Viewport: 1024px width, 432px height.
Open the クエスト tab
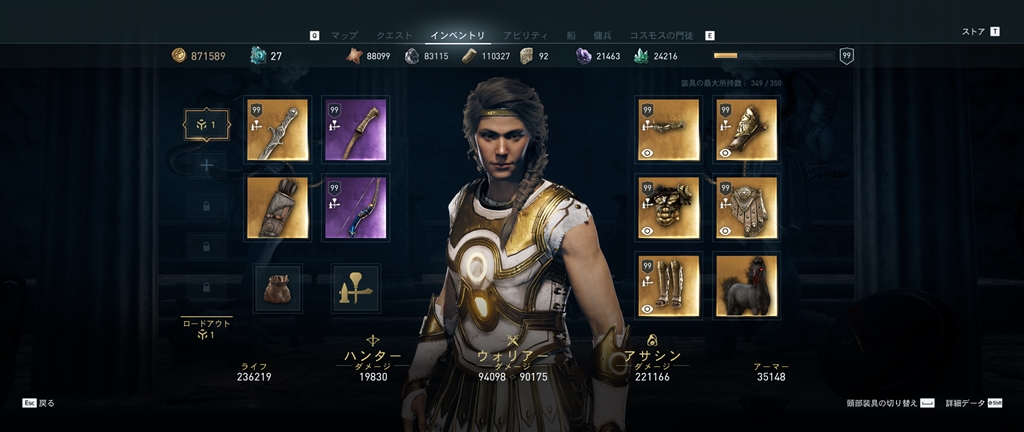[394, 35]
